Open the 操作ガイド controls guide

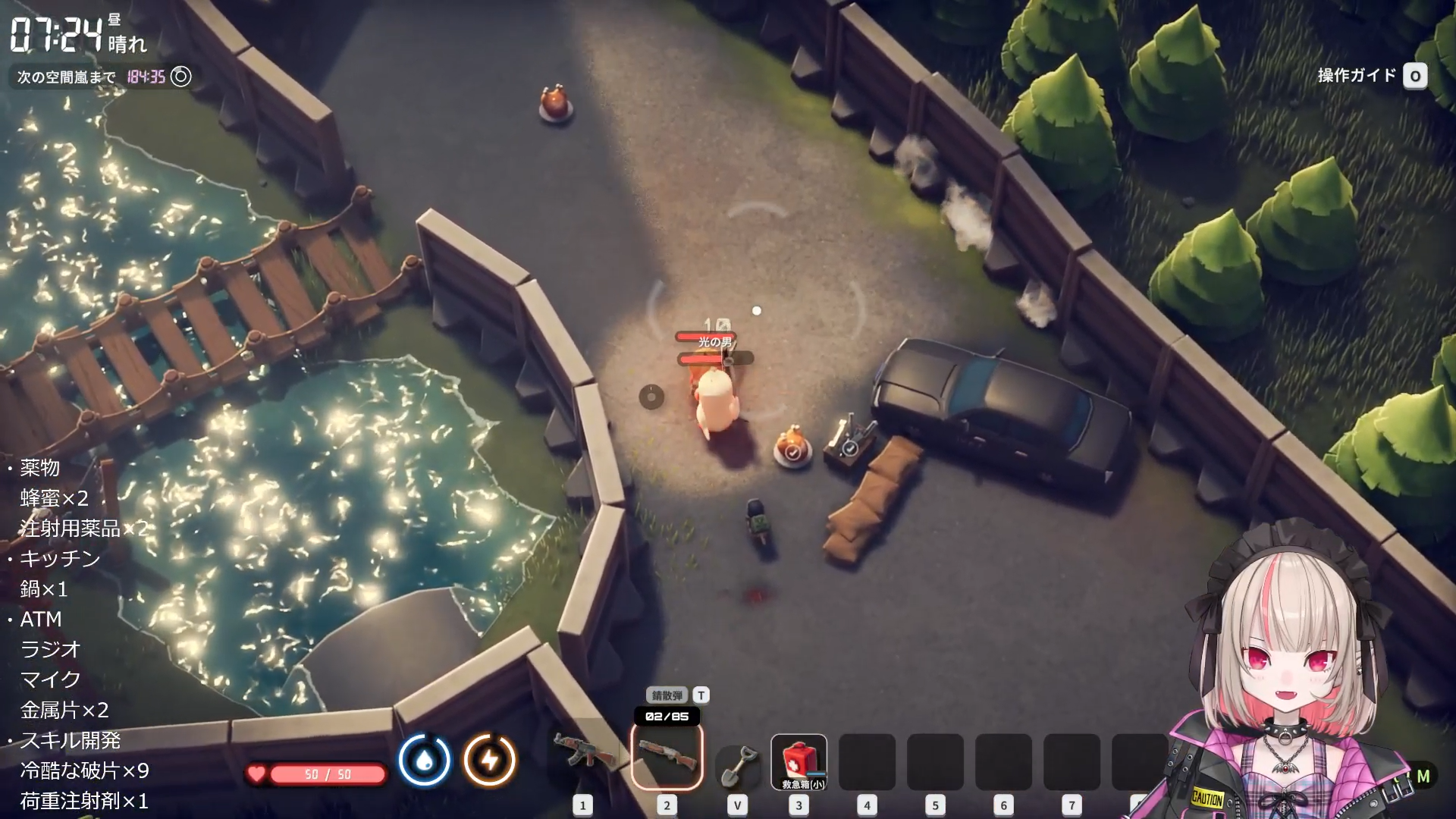pyautogui.click(x=1372, y=76)
